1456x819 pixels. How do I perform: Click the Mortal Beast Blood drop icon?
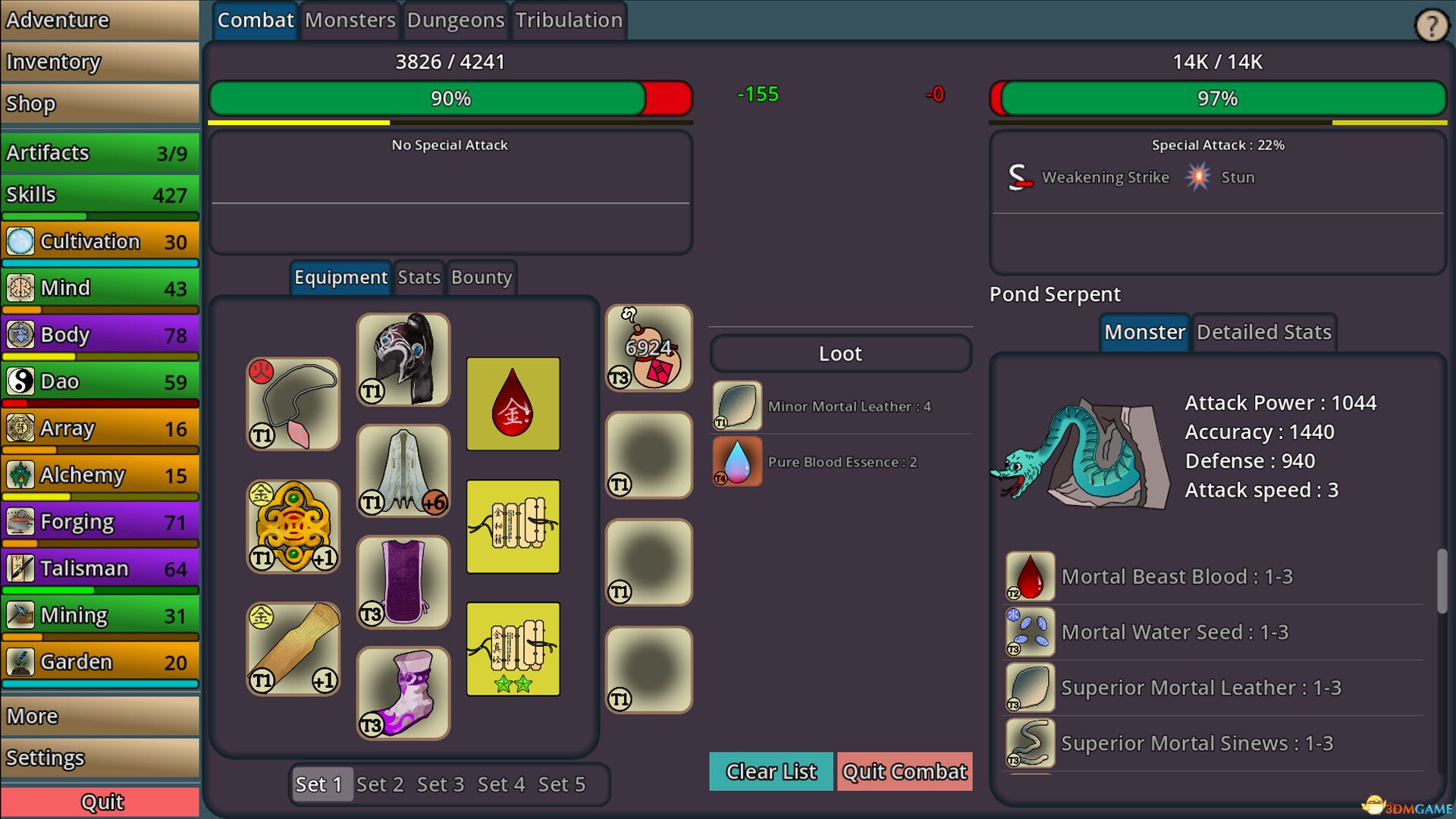point(1029,575)
